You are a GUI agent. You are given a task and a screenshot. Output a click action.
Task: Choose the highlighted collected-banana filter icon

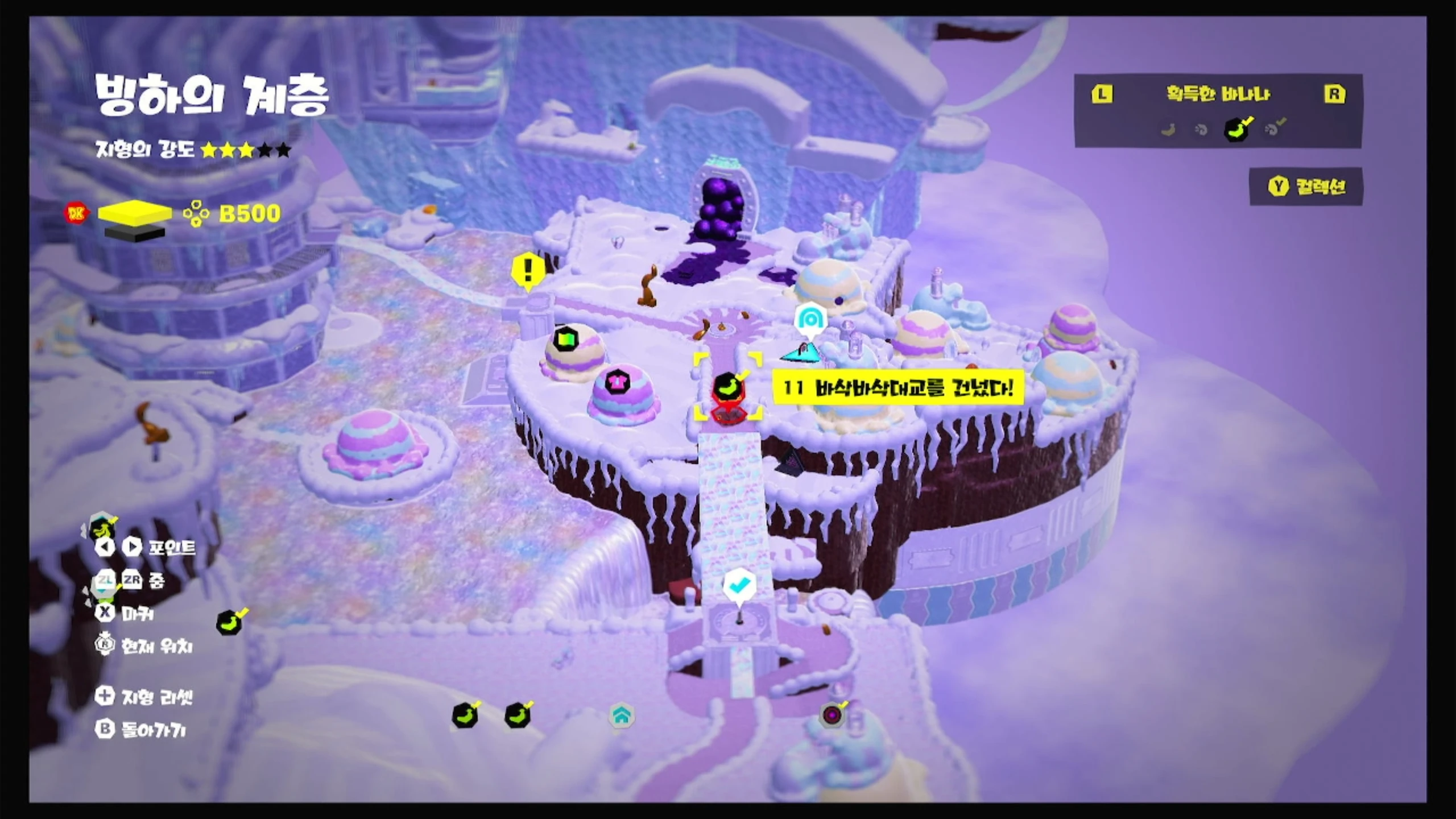[x=1238, y=130]
